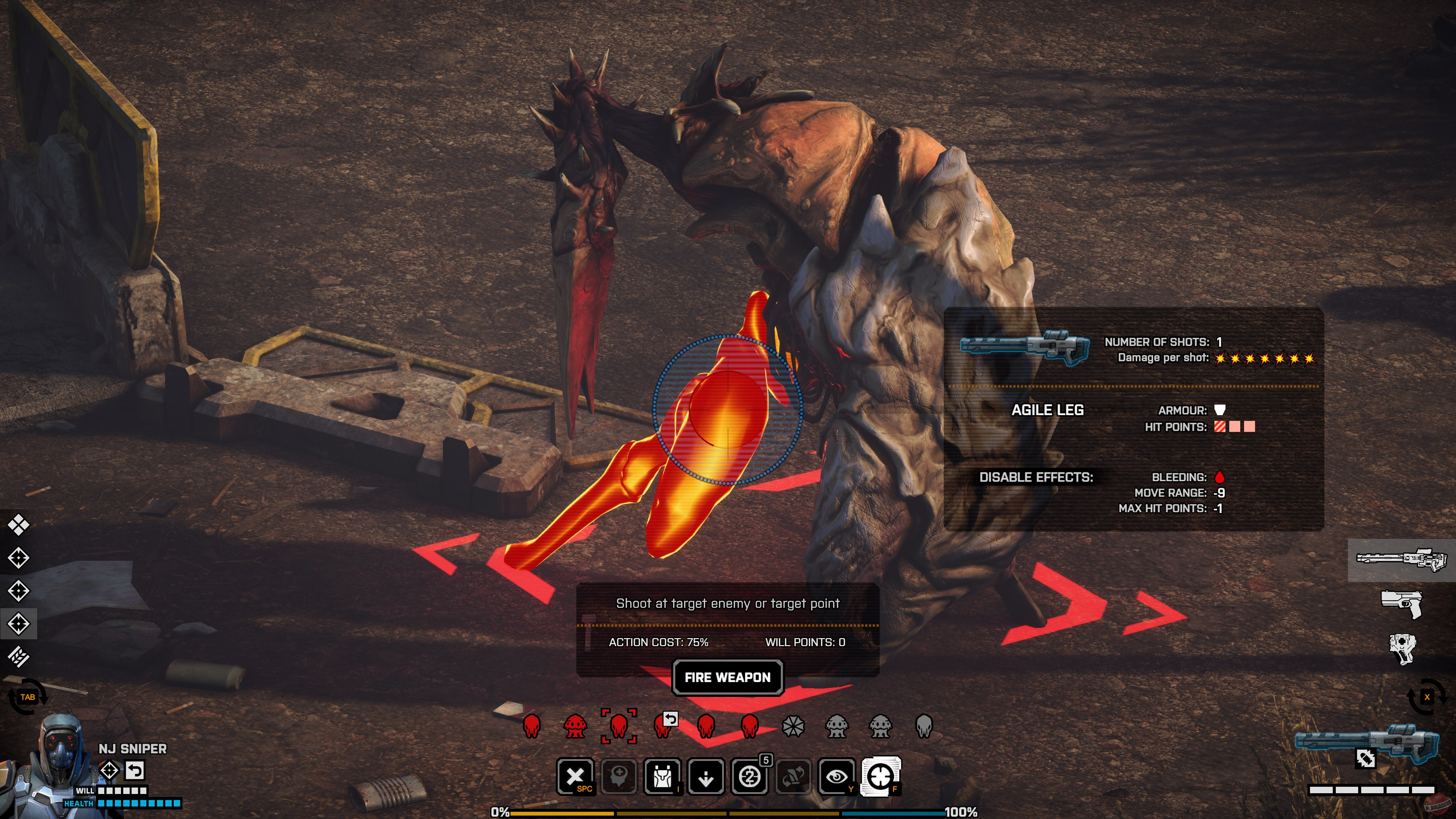The height and width of the screenshot is (819, 1456).
Task: Select the rightmost gray skull body part icon
Action: pos(924,728)
